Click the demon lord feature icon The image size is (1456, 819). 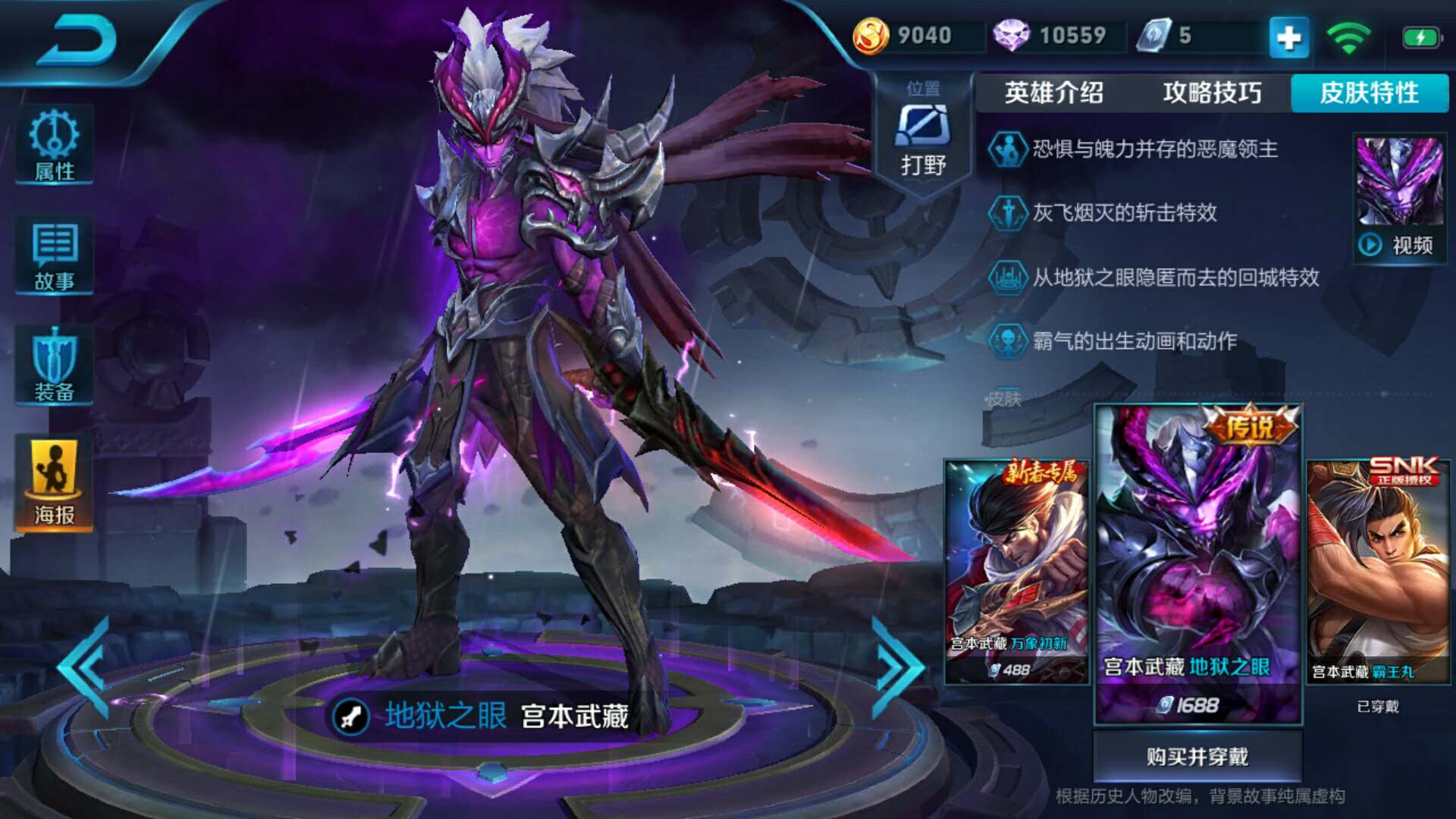coord(1009,149)
